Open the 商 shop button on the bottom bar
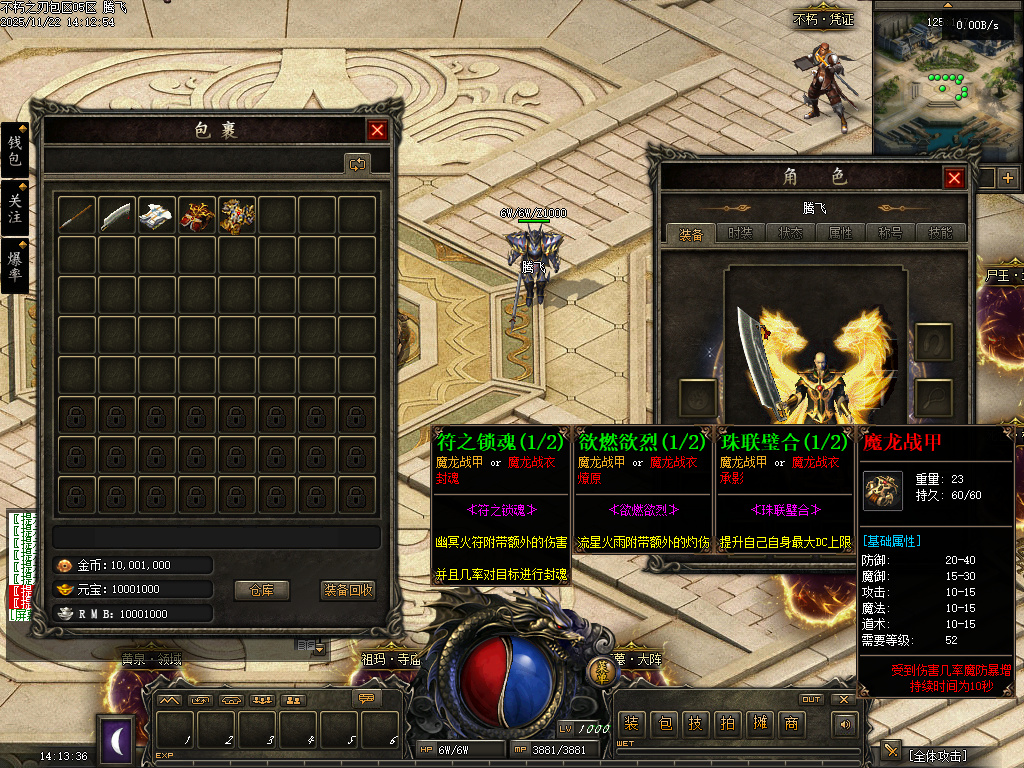 point(791,723)
